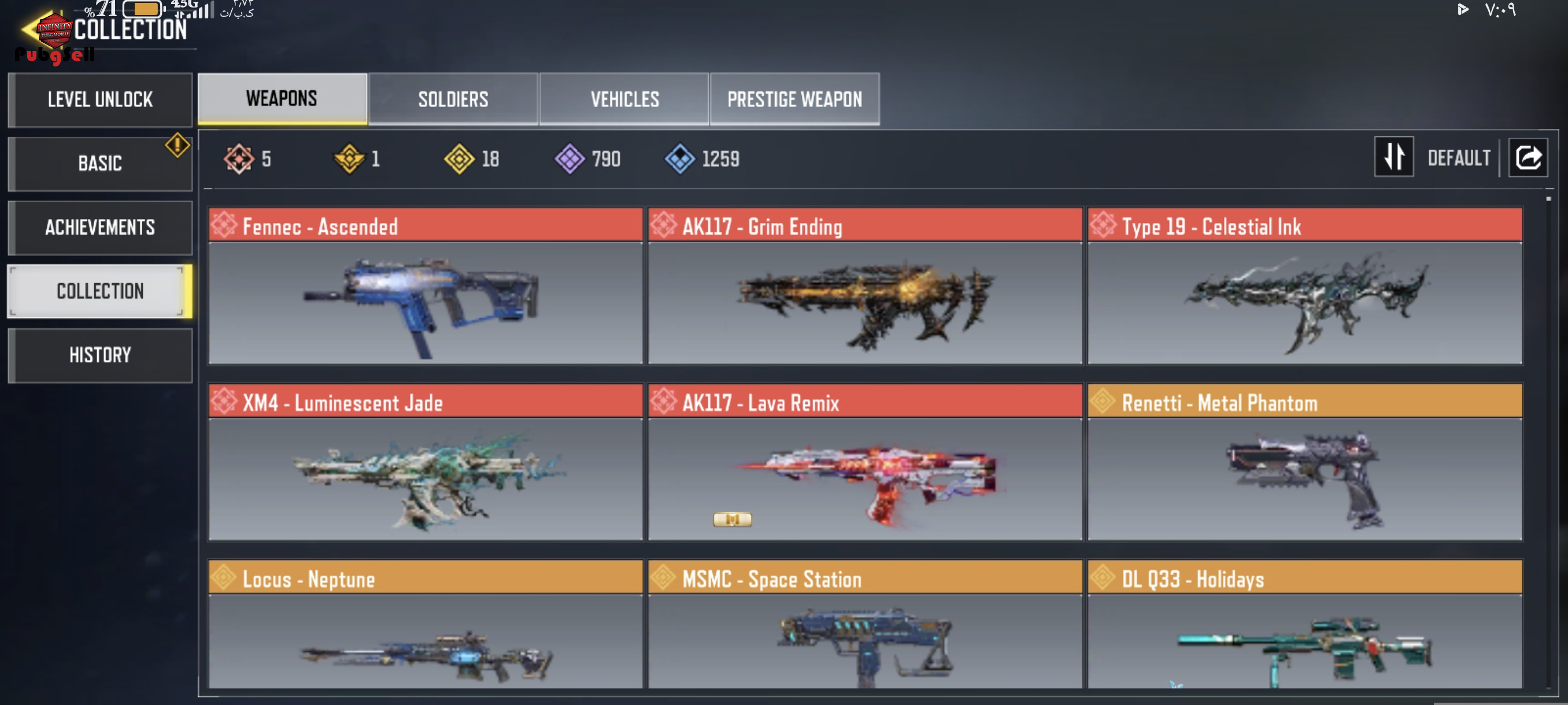View the History section

click(x=101, y=355)
